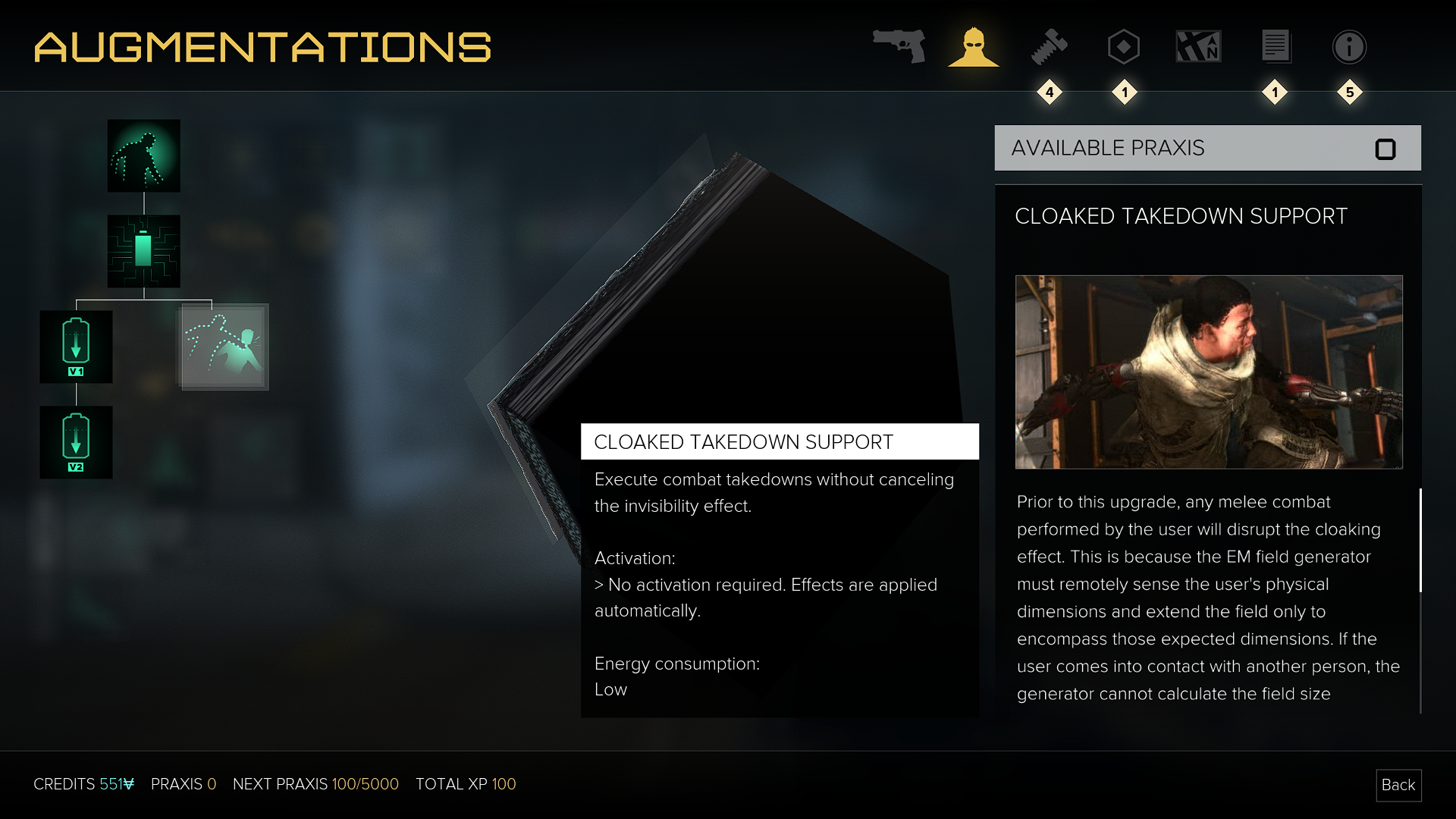Choose the V1 battery upgrade node
Screen dimensions: 1456x819
point(76,347)
